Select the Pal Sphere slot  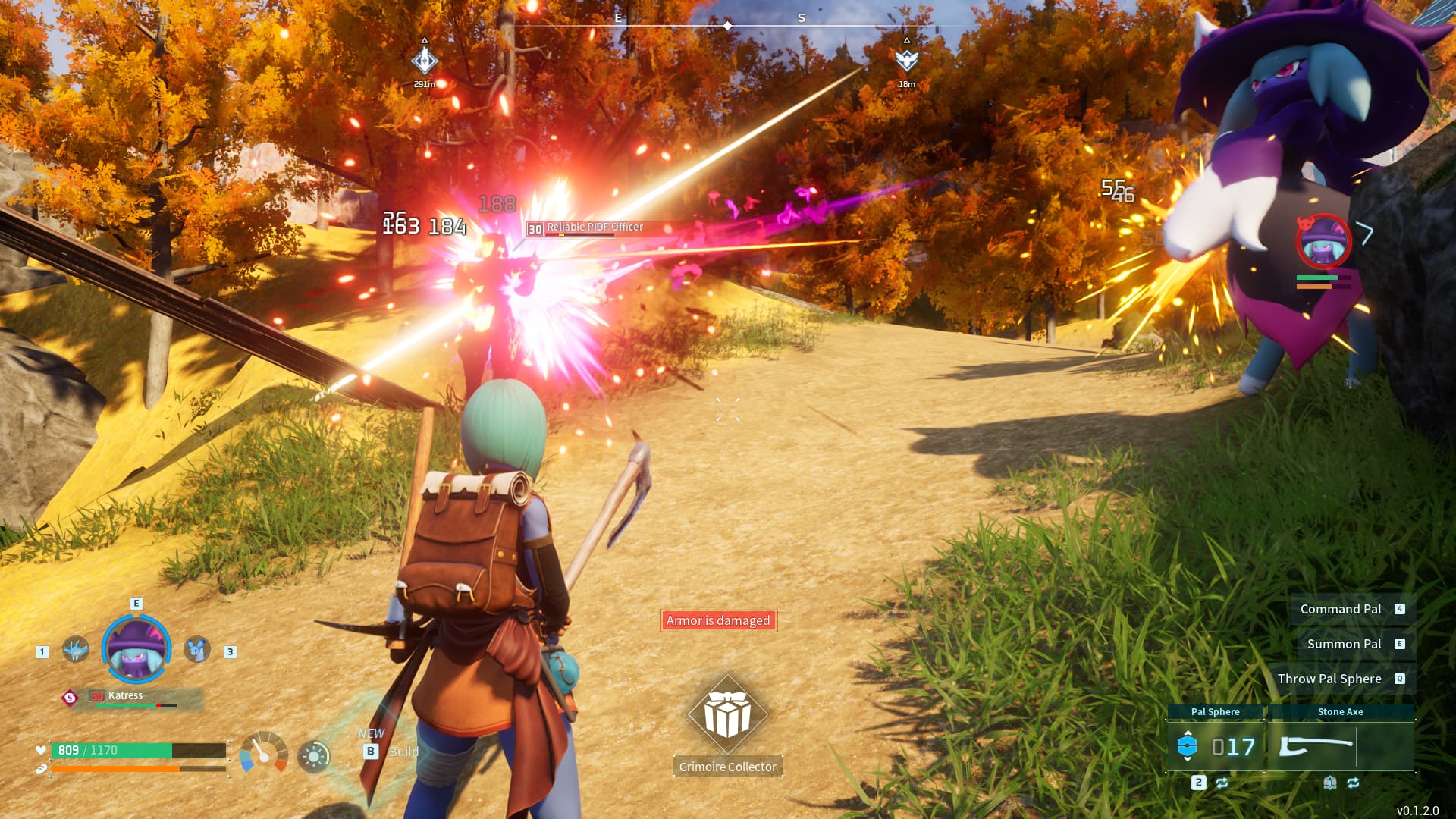pyautogui.click(x=1215, y=746)
